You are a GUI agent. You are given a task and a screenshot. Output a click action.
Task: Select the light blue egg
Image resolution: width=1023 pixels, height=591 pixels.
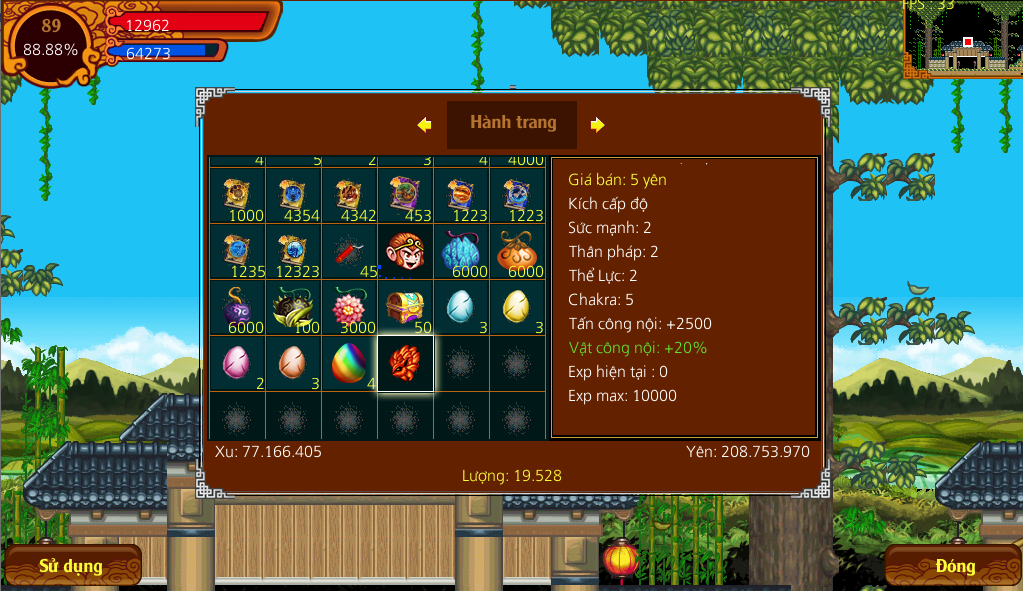click(x=461, y=306)
